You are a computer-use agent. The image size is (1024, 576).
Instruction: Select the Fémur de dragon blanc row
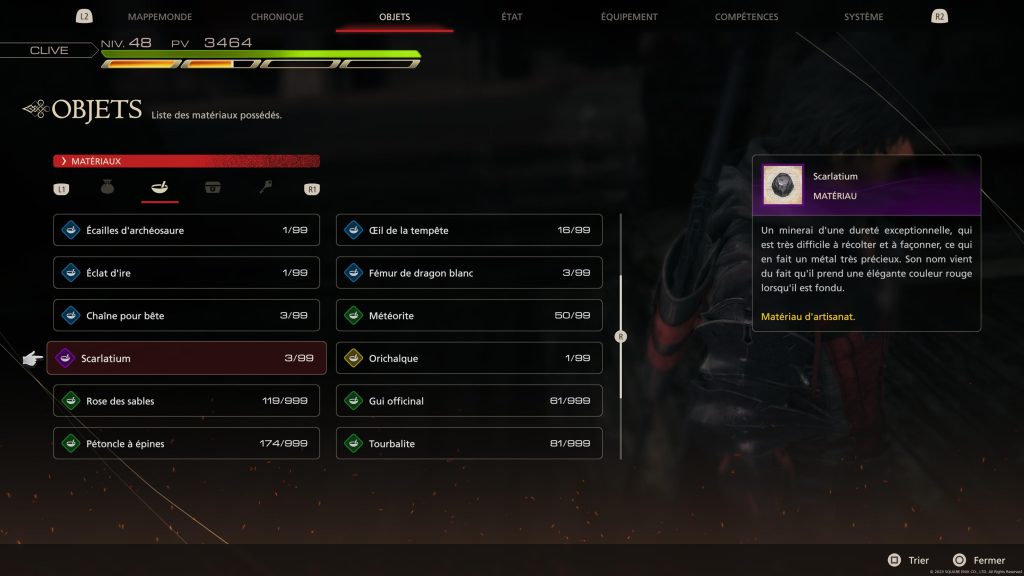point(469,273)
